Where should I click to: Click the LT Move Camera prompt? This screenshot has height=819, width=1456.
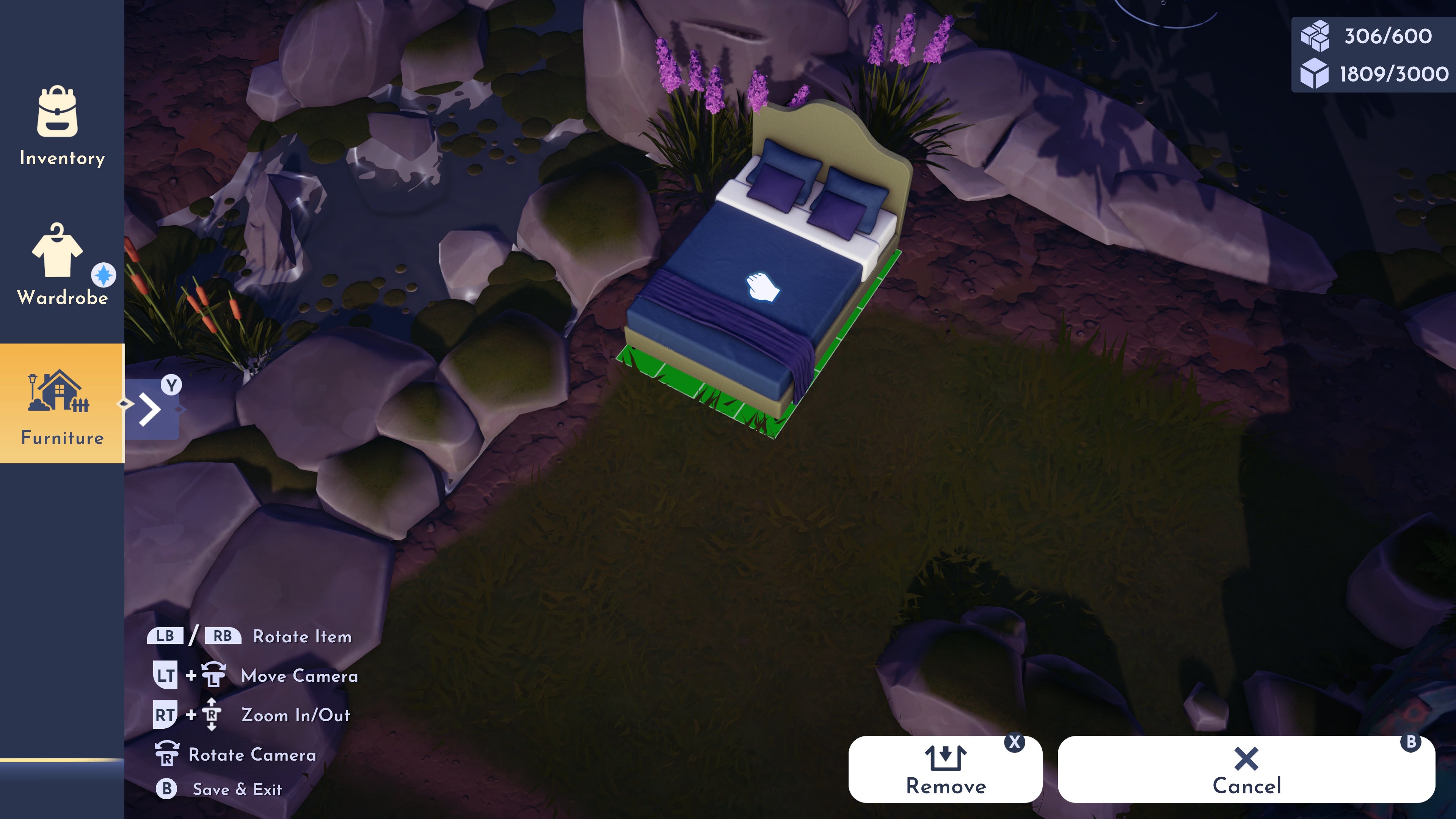(x=166, y=675)
